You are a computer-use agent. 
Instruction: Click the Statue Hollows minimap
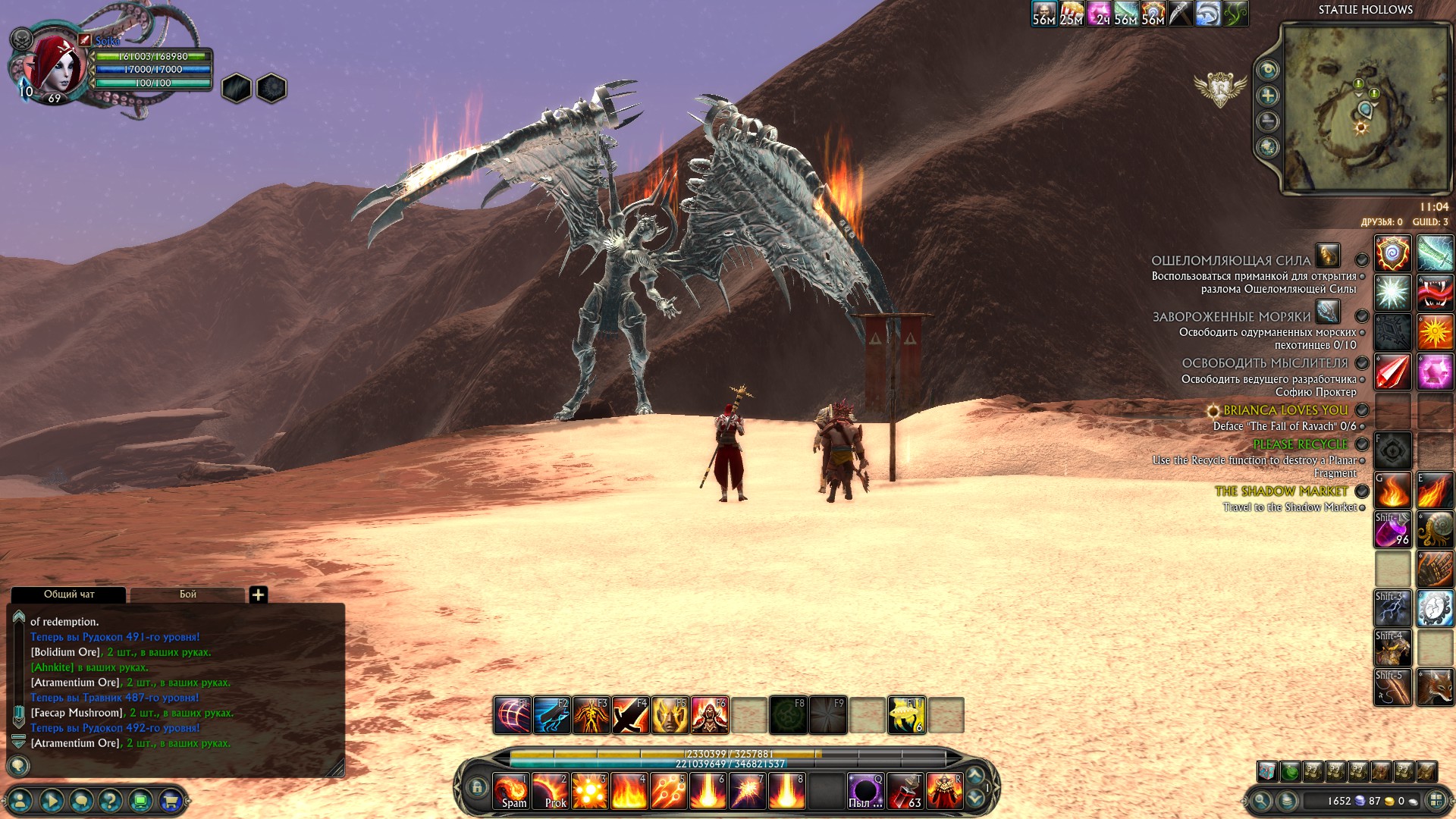[1365, 108]
